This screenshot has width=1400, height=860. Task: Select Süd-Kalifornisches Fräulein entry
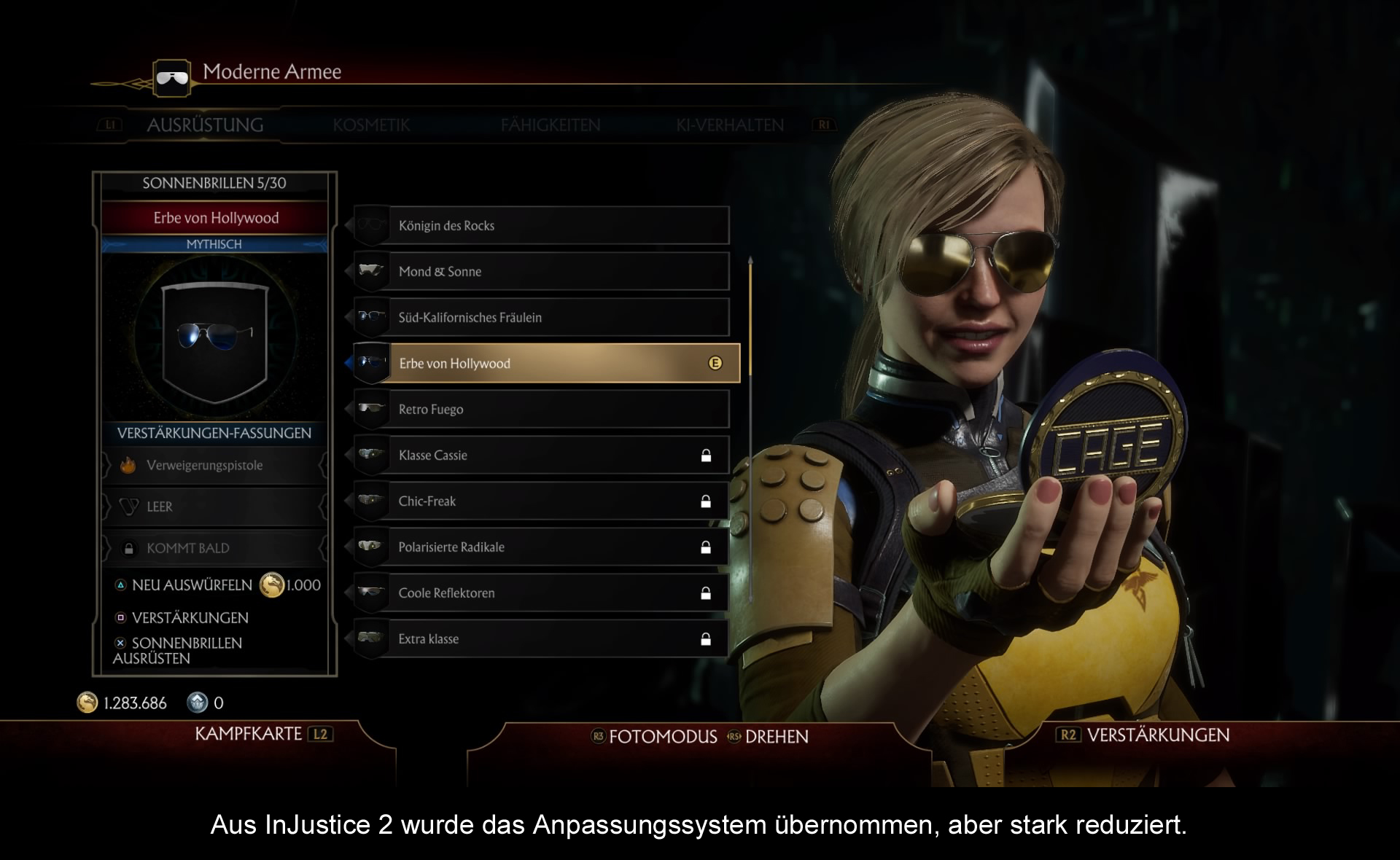[541, 318]
